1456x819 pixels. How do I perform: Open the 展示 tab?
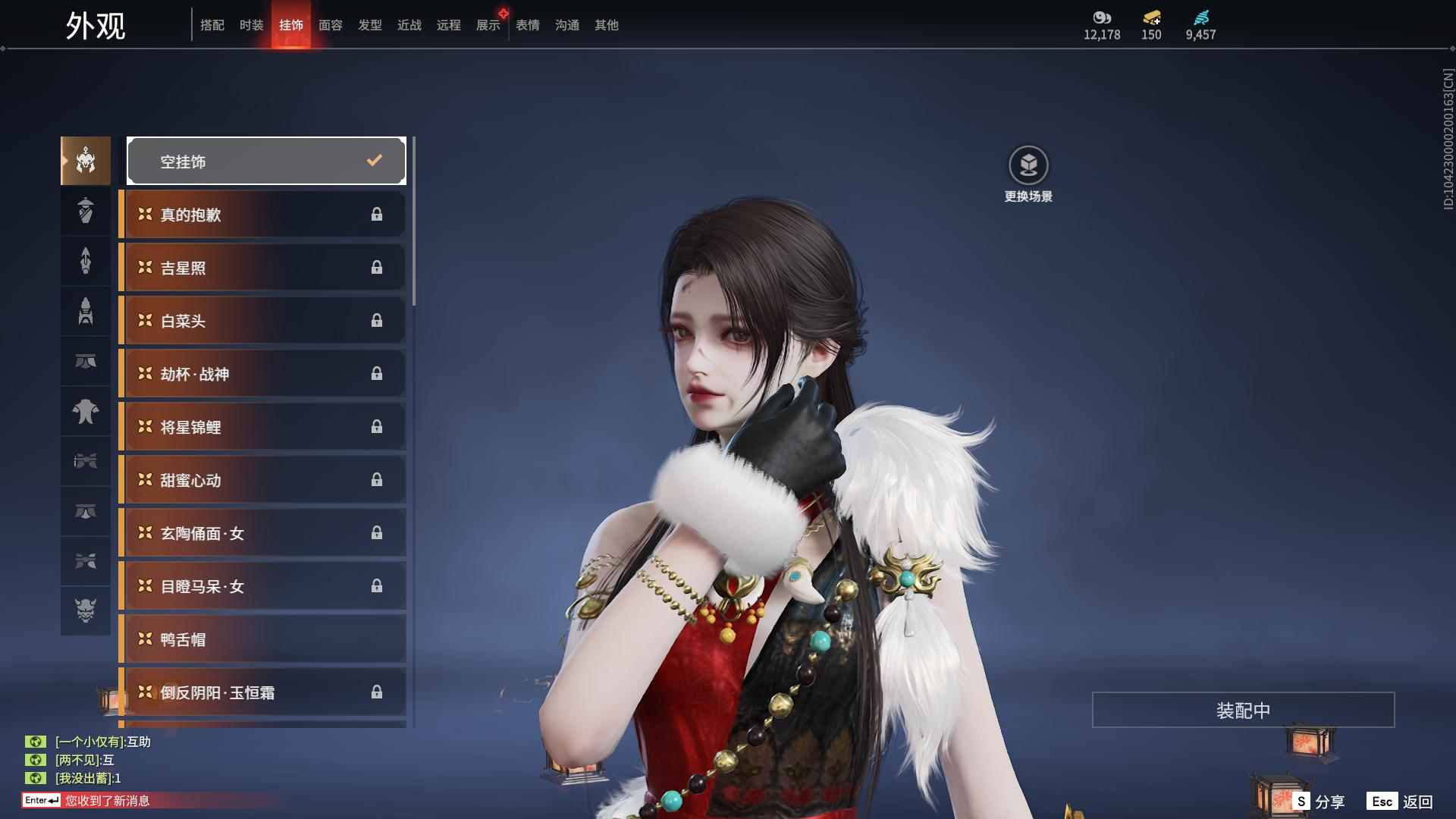(488, 25)
